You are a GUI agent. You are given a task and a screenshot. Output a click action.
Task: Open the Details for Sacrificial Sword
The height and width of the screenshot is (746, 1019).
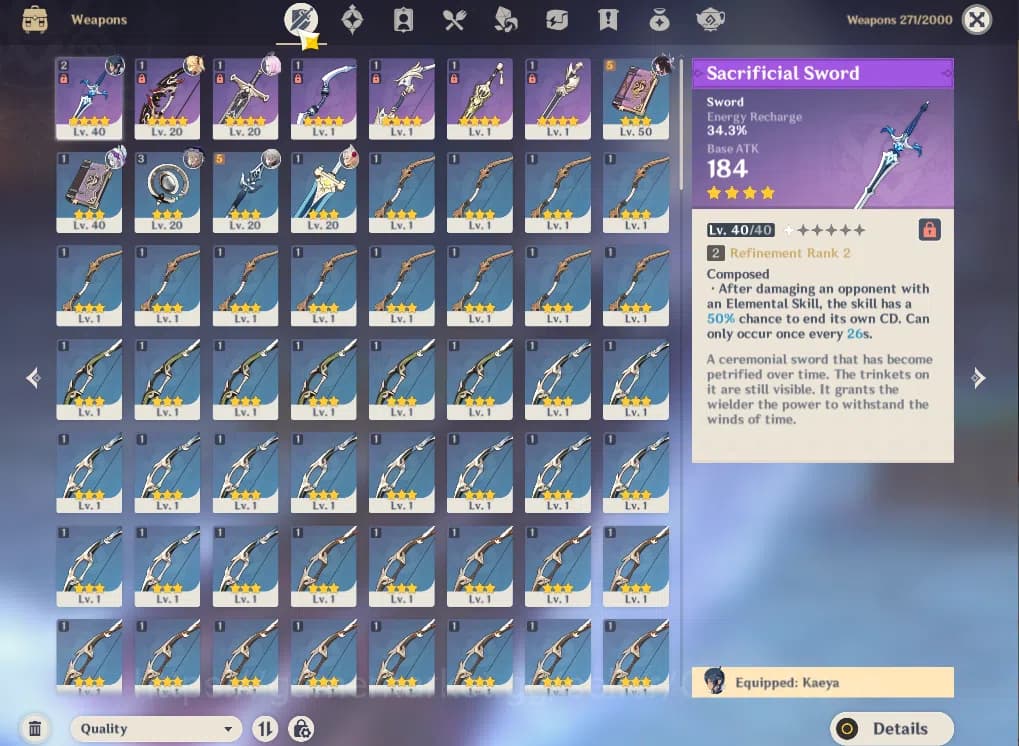point(891,728)
